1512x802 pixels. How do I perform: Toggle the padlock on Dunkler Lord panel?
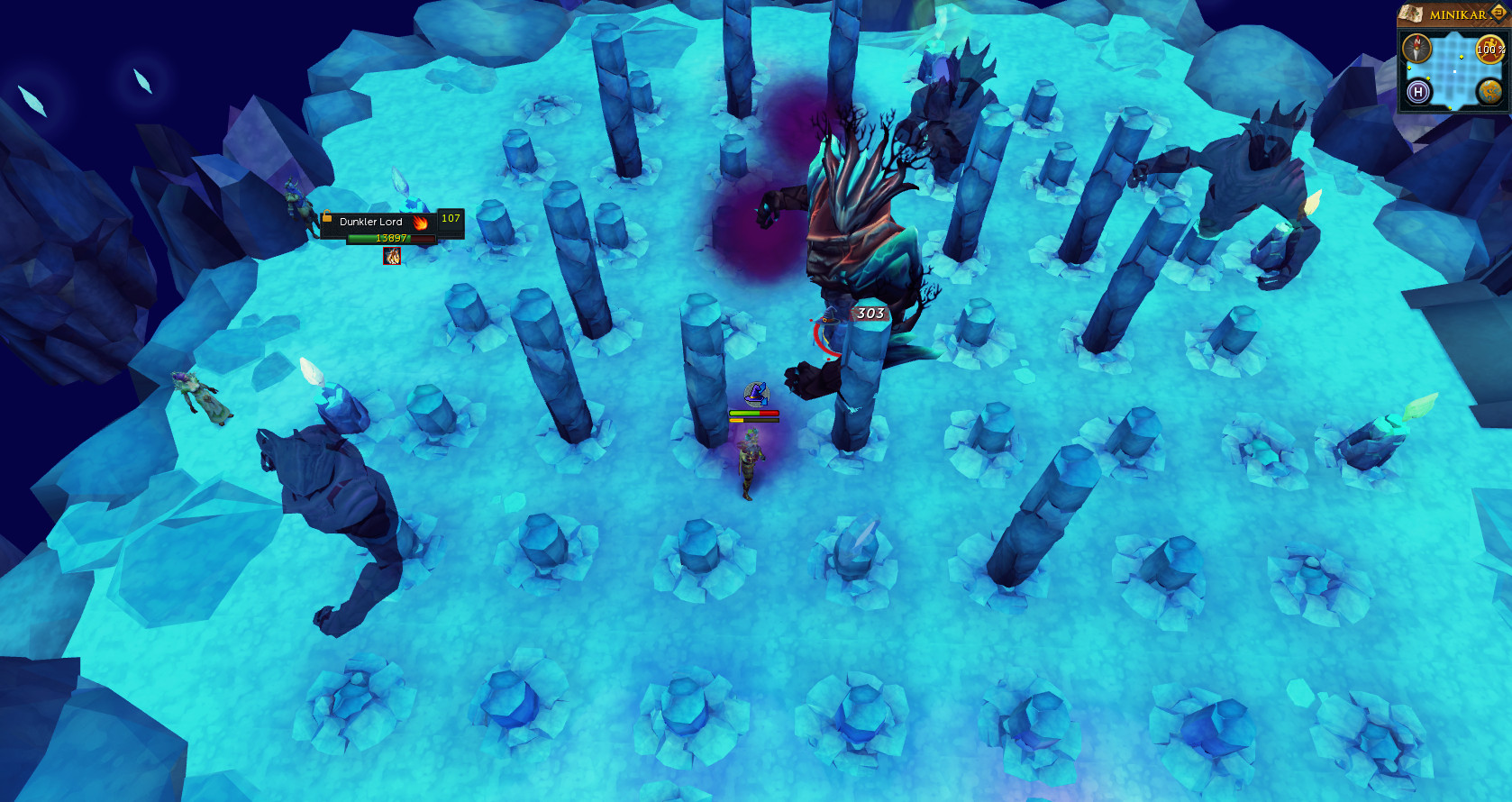coord(327,217)
